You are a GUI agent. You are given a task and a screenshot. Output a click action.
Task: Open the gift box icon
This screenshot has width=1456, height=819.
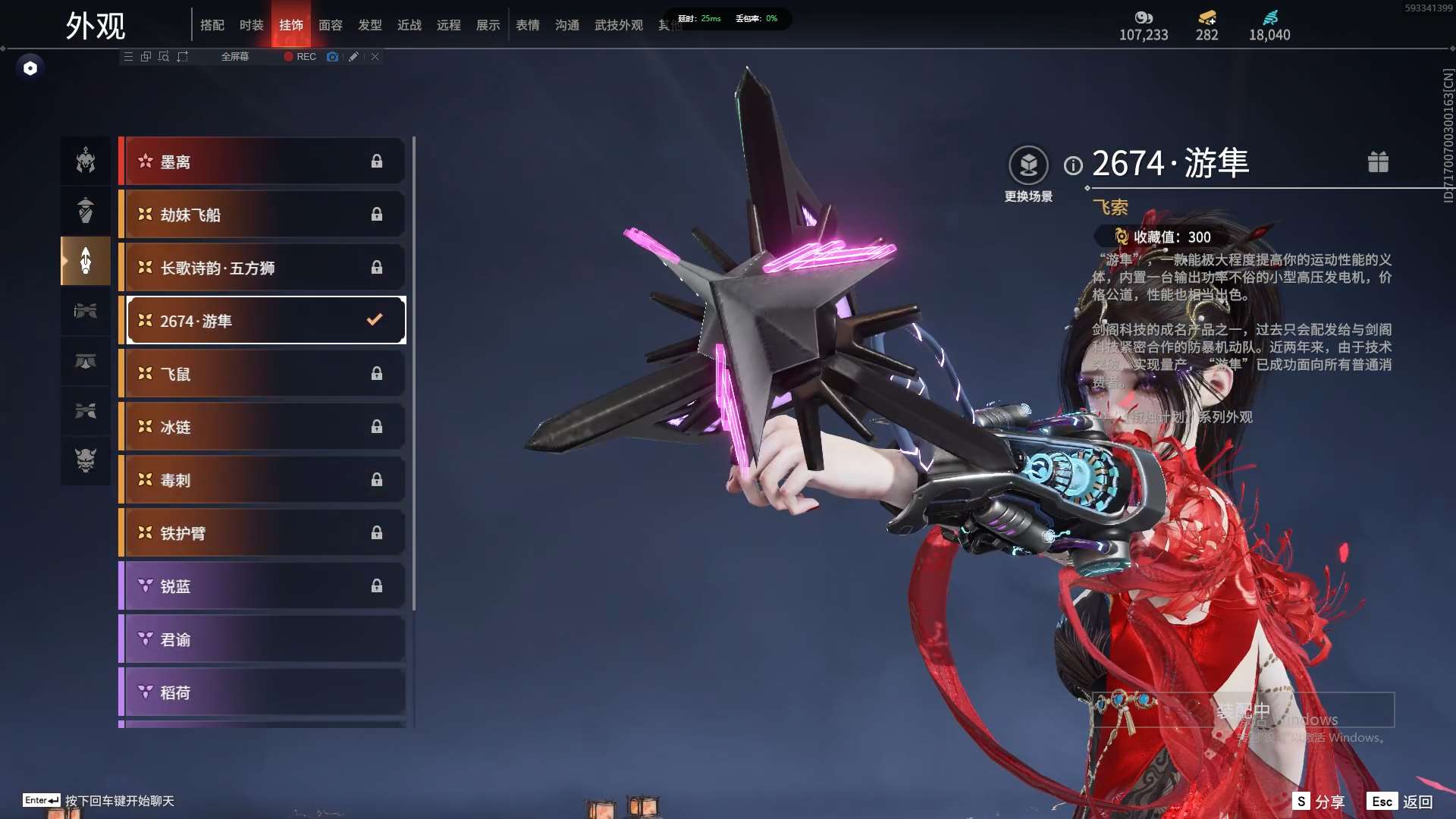coord(1378,162)
